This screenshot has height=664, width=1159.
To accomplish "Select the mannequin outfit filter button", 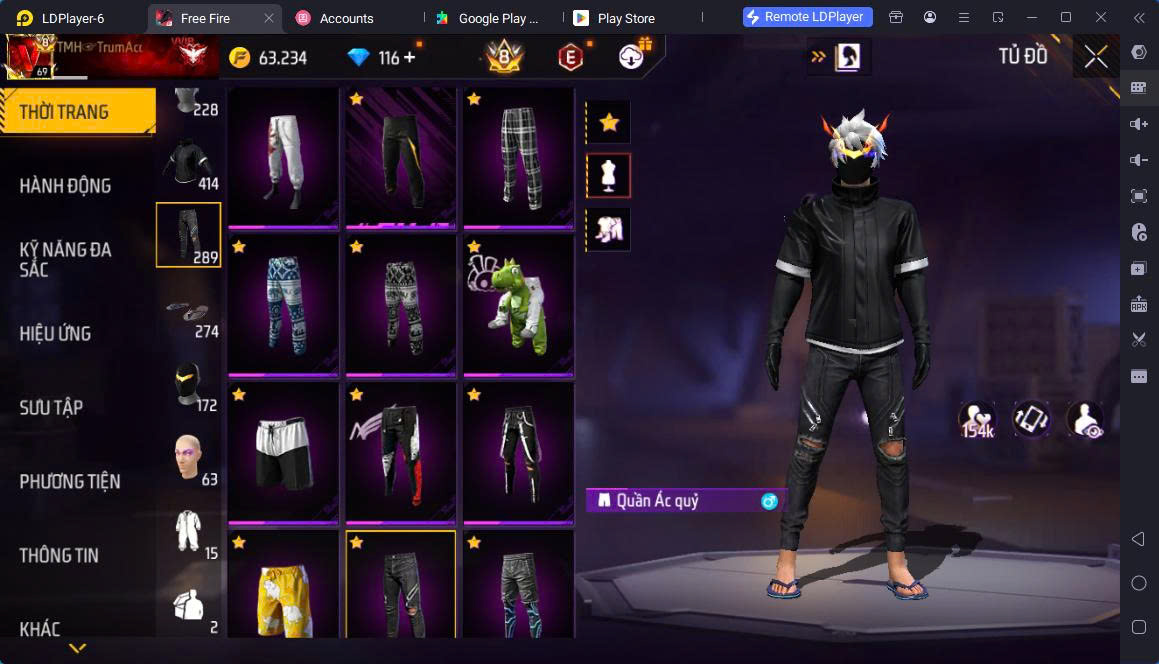I will coord(608,176).
